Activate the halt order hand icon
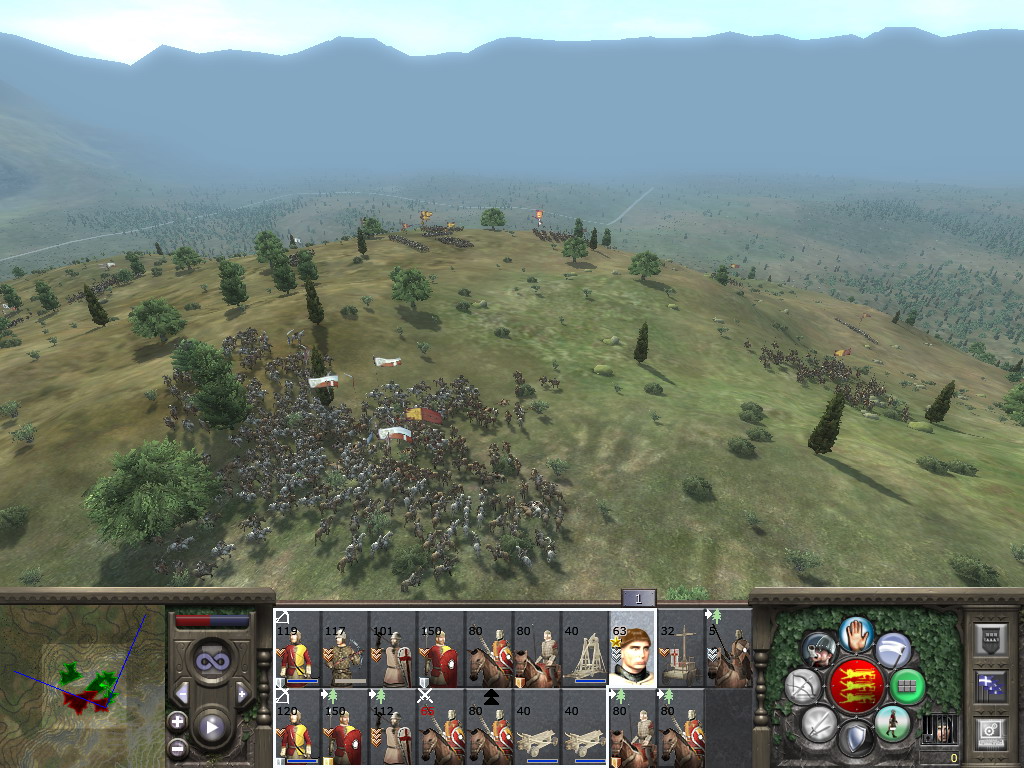The image size is (1024, 768). tap(855, 633)
